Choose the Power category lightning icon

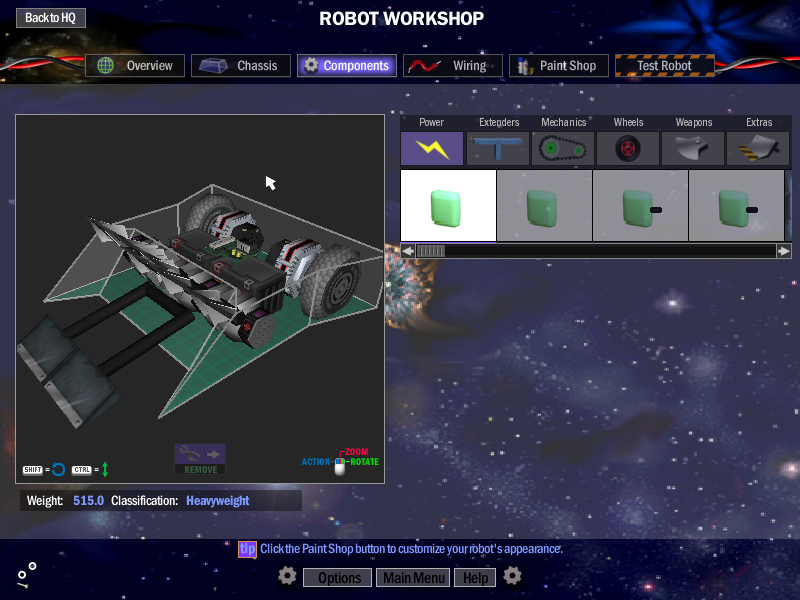coord(432,148)
